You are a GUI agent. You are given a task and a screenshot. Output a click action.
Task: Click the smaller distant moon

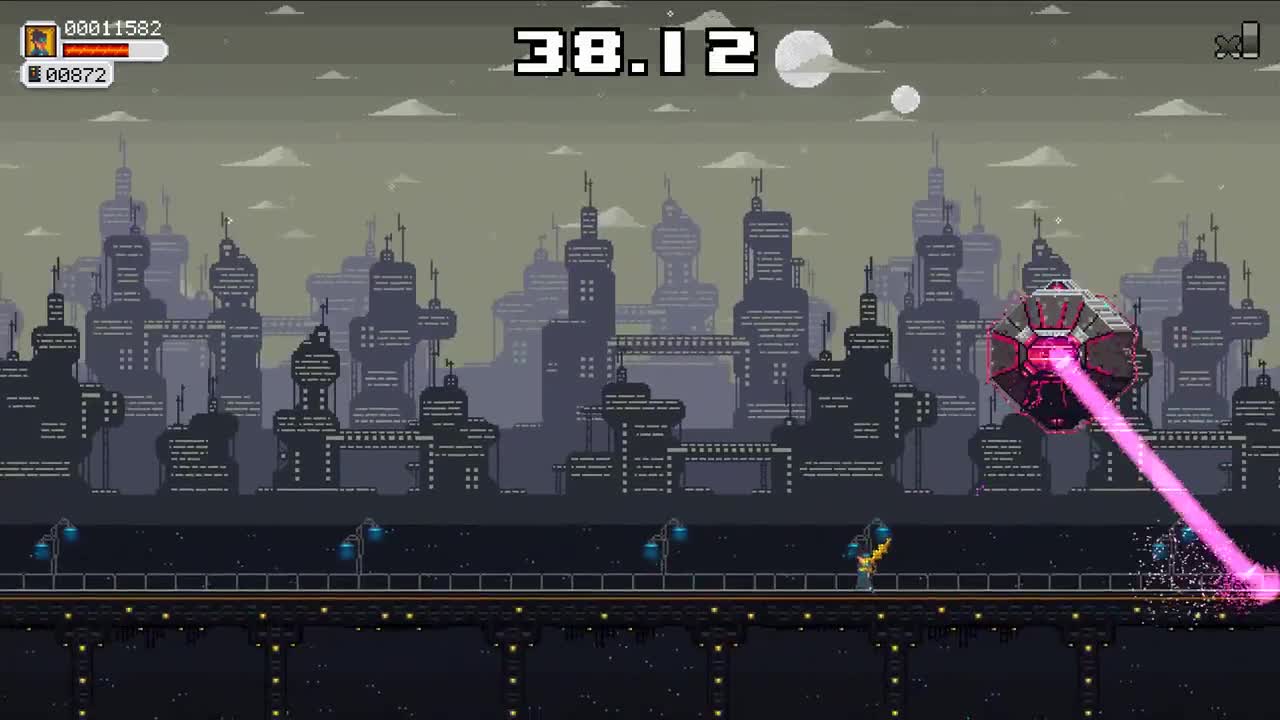[908, 98]
